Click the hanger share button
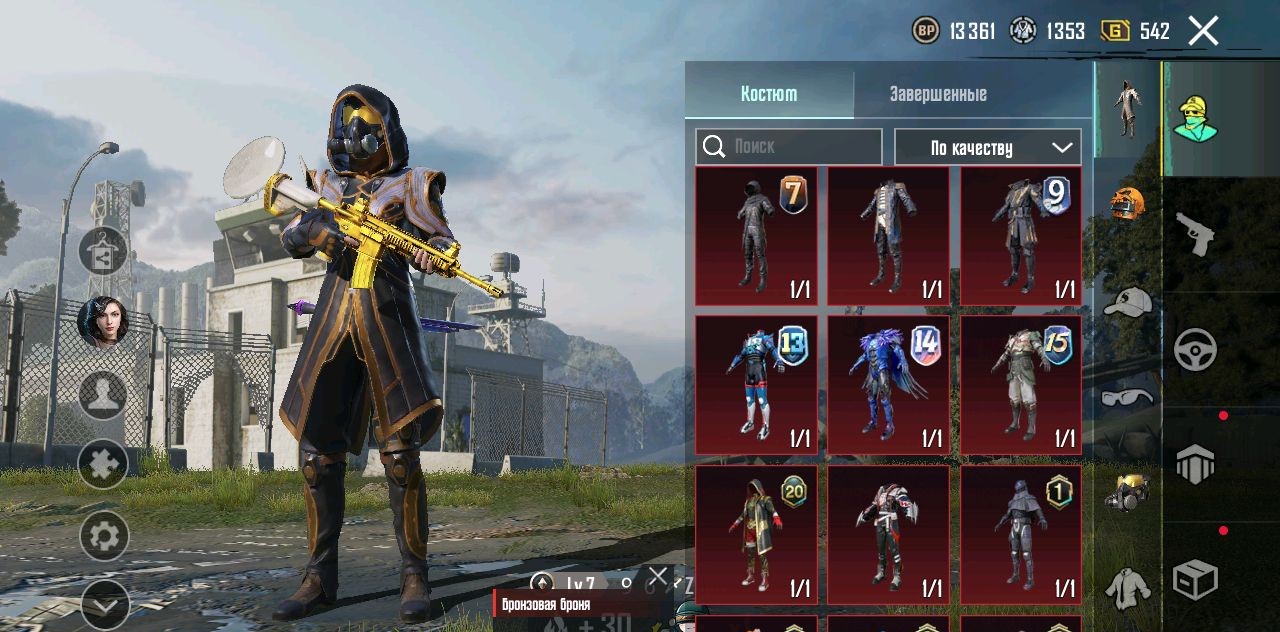Image resolution: width=1280 pixels, height=632 pixels. (103, 251)
